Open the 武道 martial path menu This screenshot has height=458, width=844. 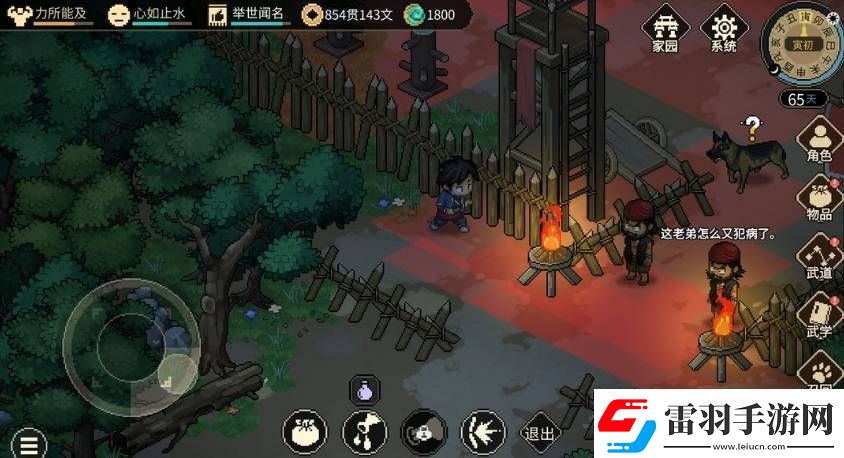pos(820,260)
